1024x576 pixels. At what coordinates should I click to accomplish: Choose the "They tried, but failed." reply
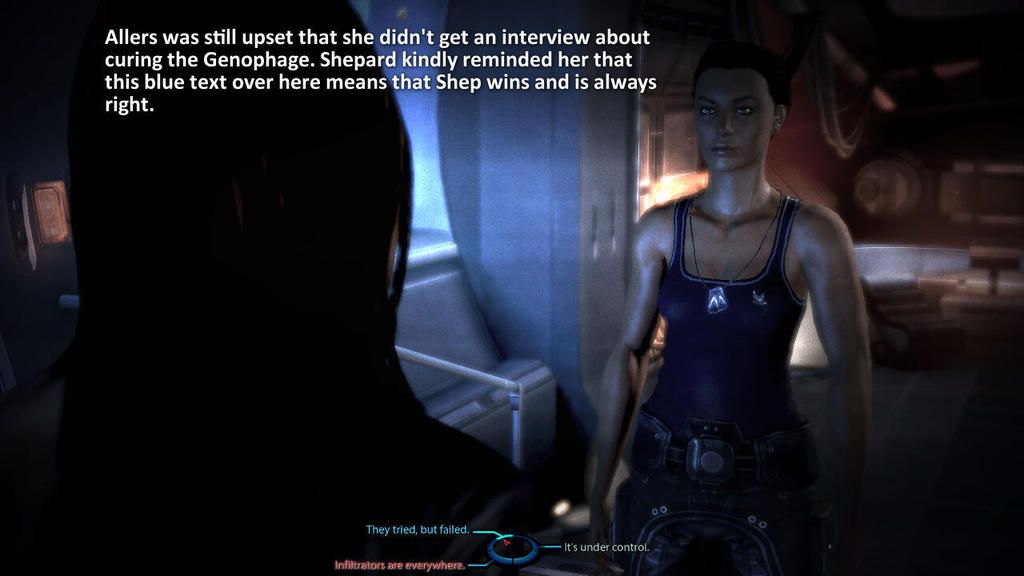(x=416, y=530)
